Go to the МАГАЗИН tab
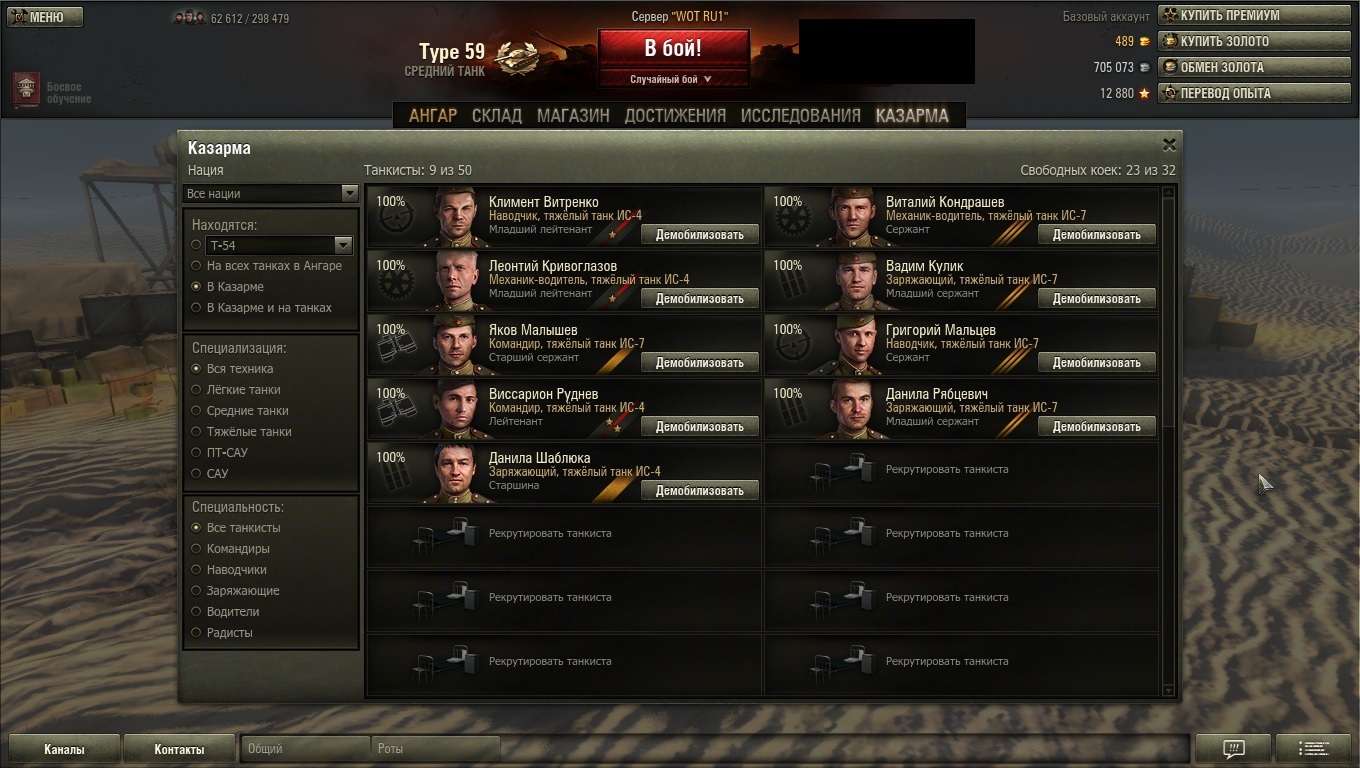This screenshot has height=768, width=1360. [573, 115]
